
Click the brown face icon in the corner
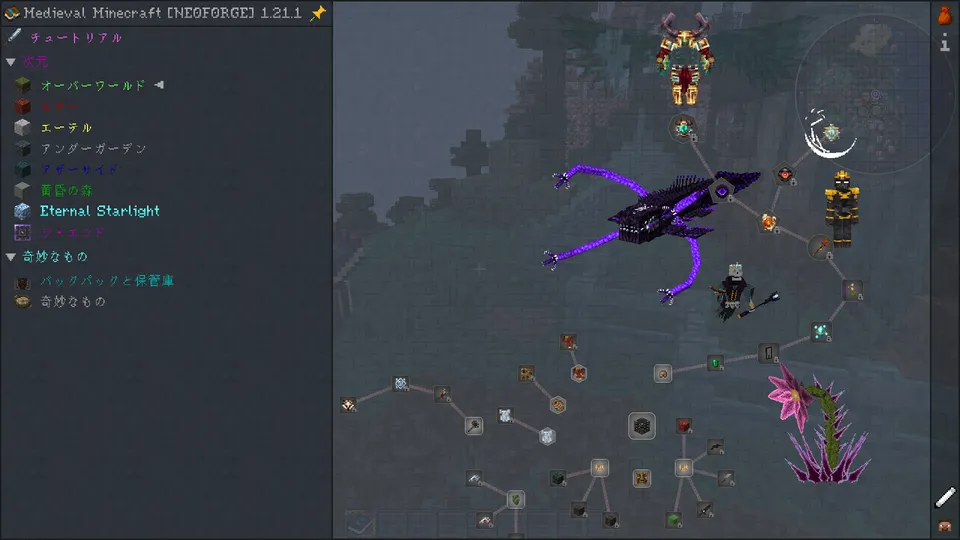(x=945, y=526)
